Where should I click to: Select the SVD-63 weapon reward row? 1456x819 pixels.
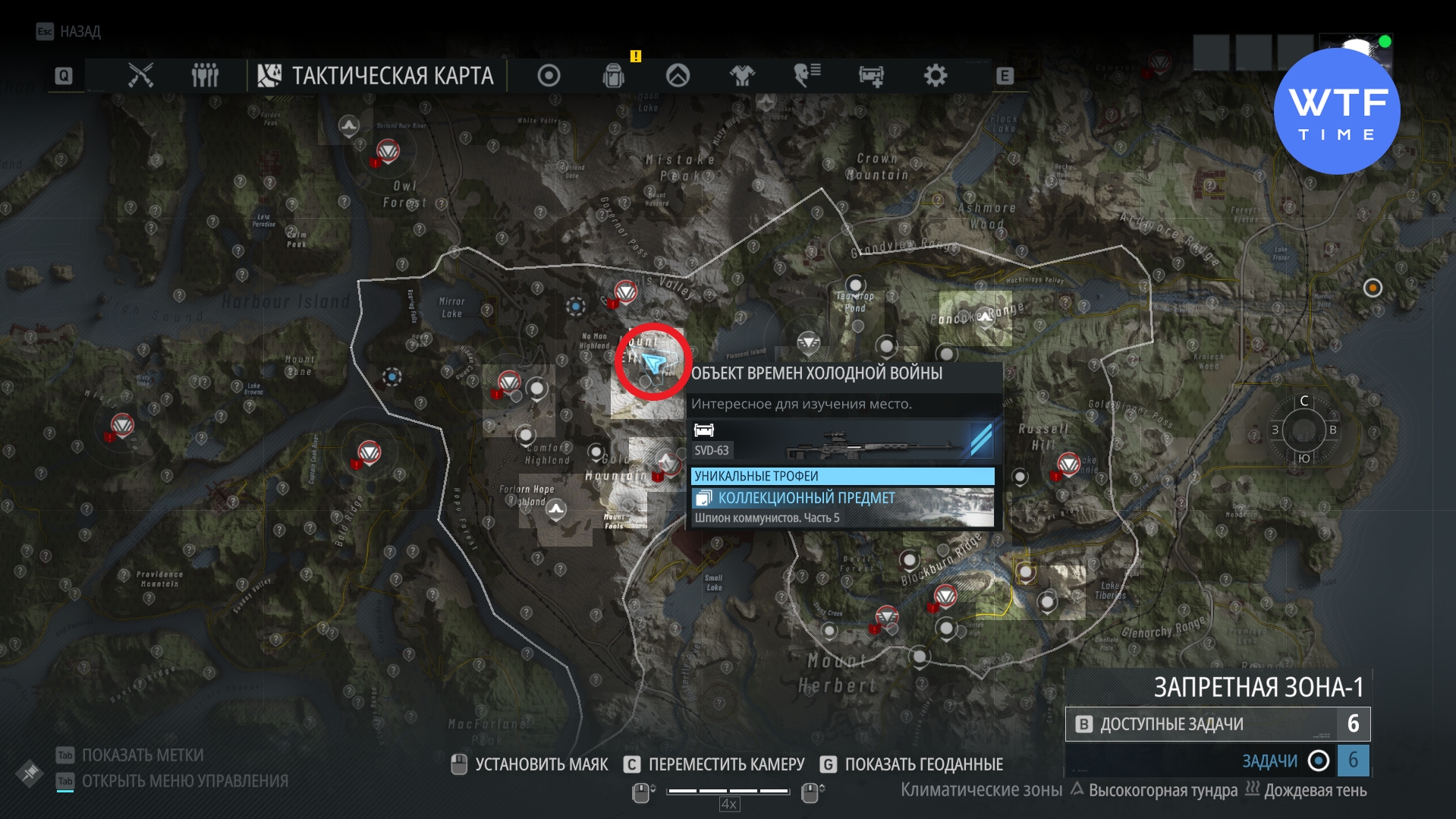point(842,442)
